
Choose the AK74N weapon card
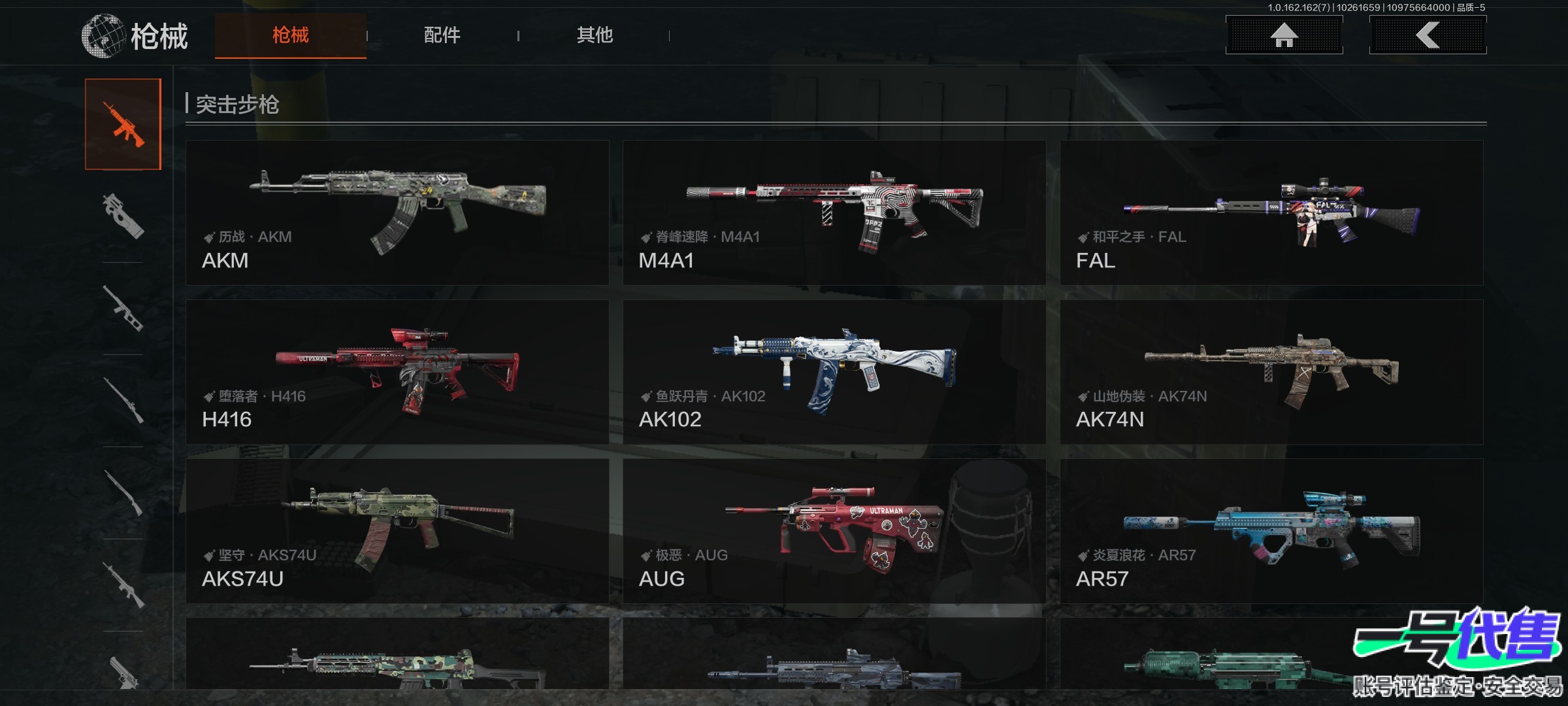(x=1271, y=372)
